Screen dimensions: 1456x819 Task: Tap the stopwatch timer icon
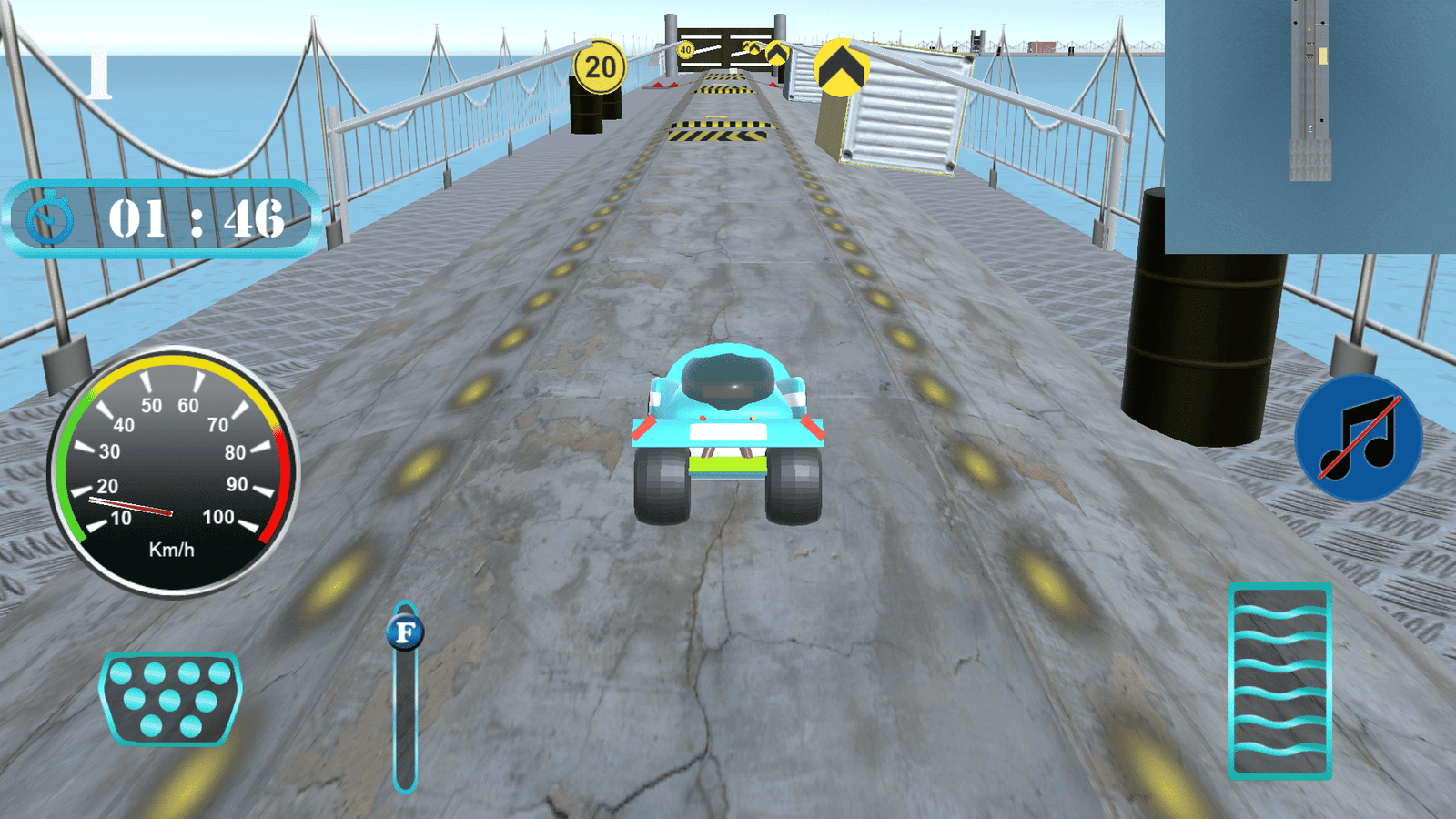pyautogui.click(x=47, y=218)
